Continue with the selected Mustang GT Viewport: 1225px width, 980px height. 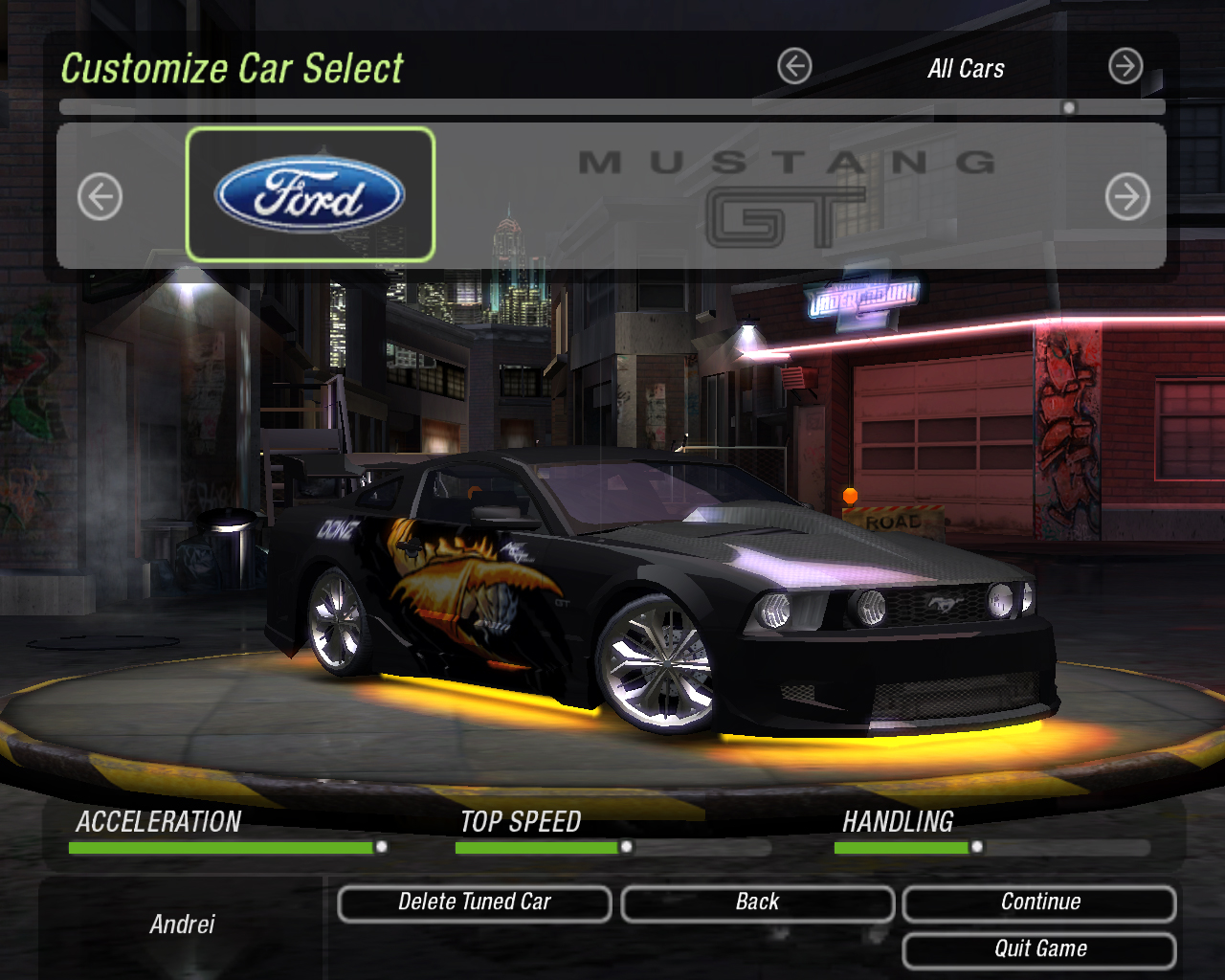point(1039,903)
